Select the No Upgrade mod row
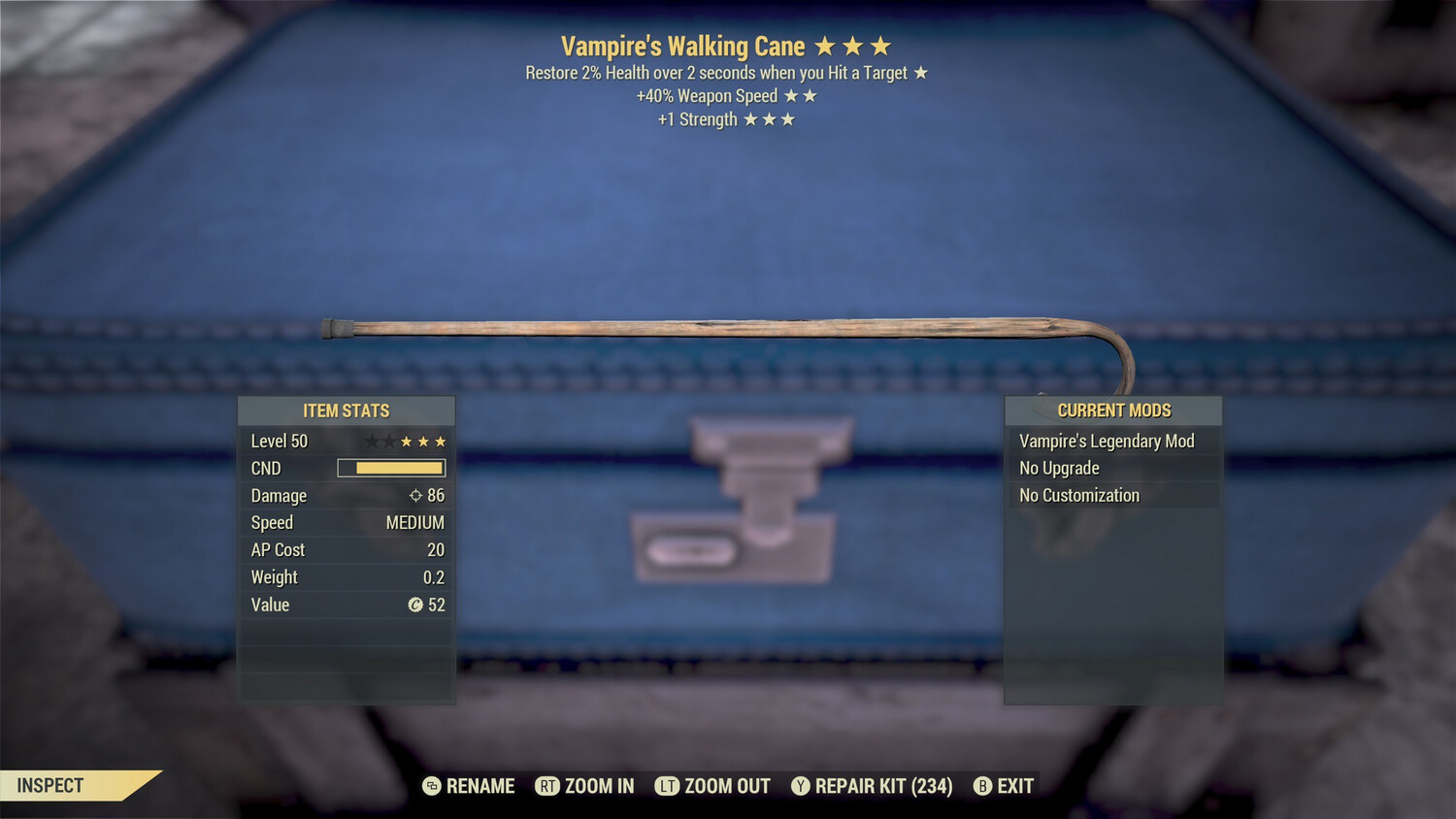 pos(1112,468)
